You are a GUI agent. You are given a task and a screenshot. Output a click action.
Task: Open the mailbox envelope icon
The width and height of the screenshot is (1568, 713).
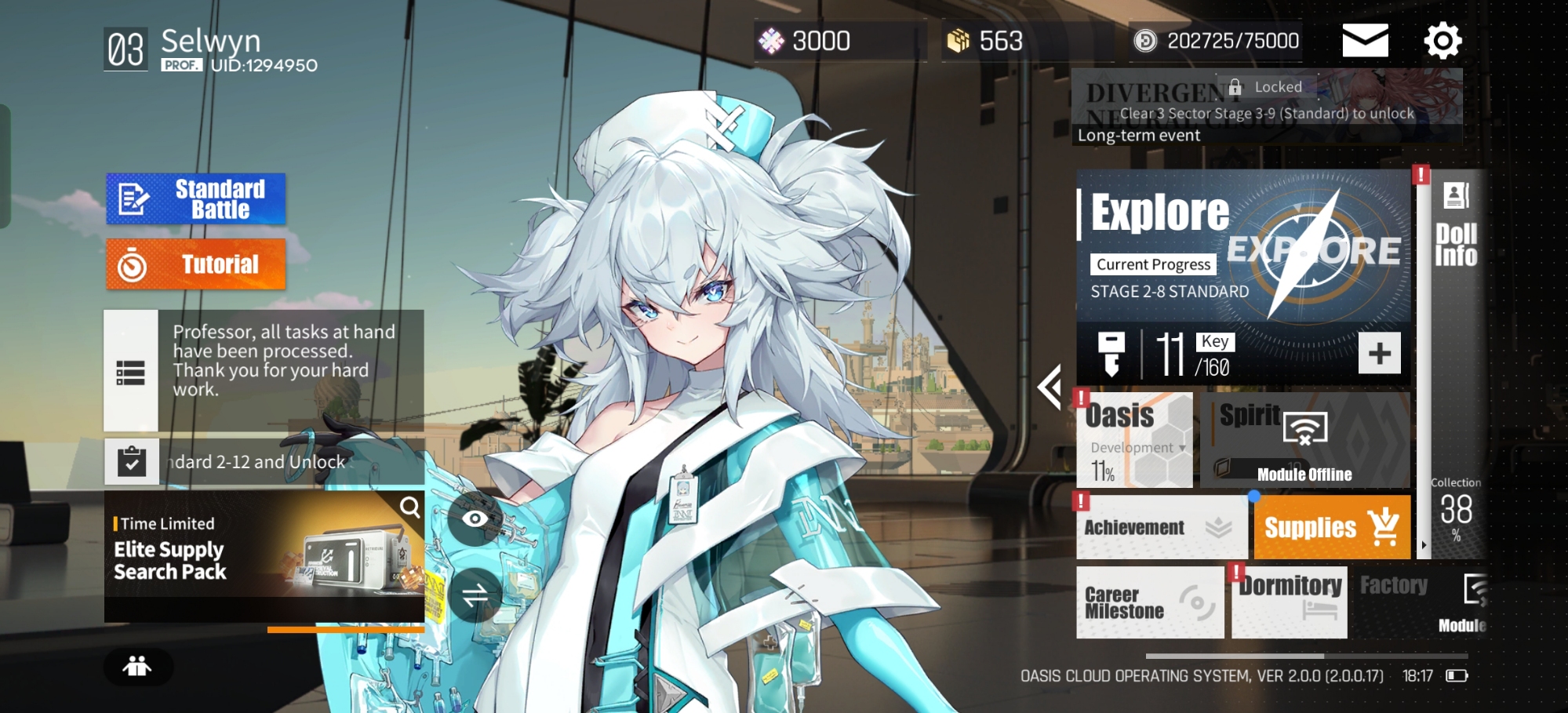click(x=1365, y=41)
